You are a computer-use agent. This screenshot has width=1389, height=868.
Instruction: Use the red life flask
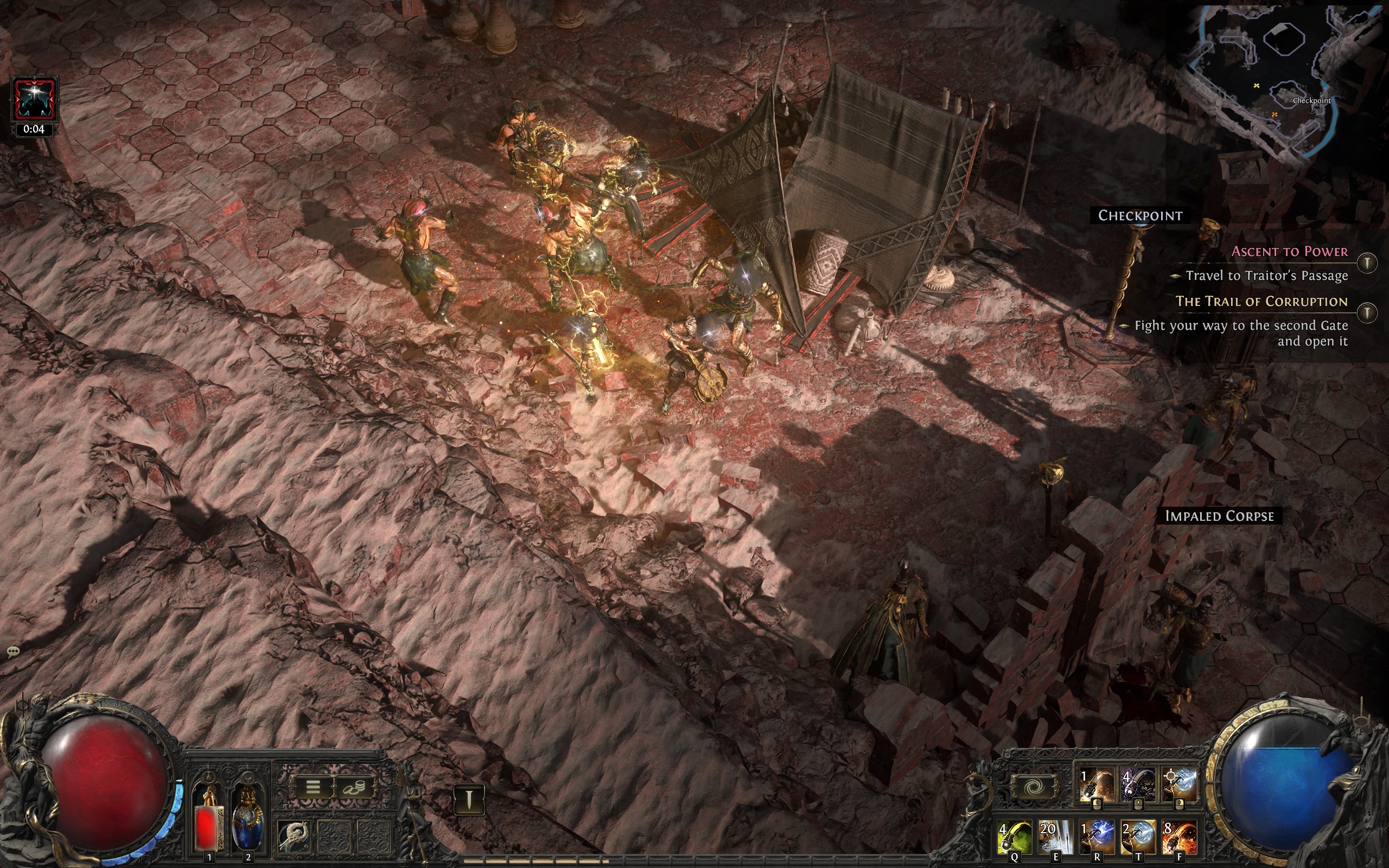(209, 821)
